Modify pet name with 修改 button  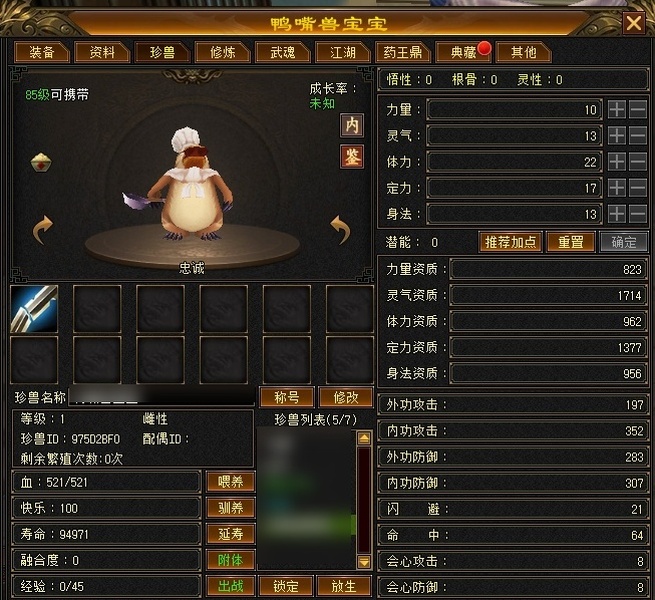click(345, 397)
